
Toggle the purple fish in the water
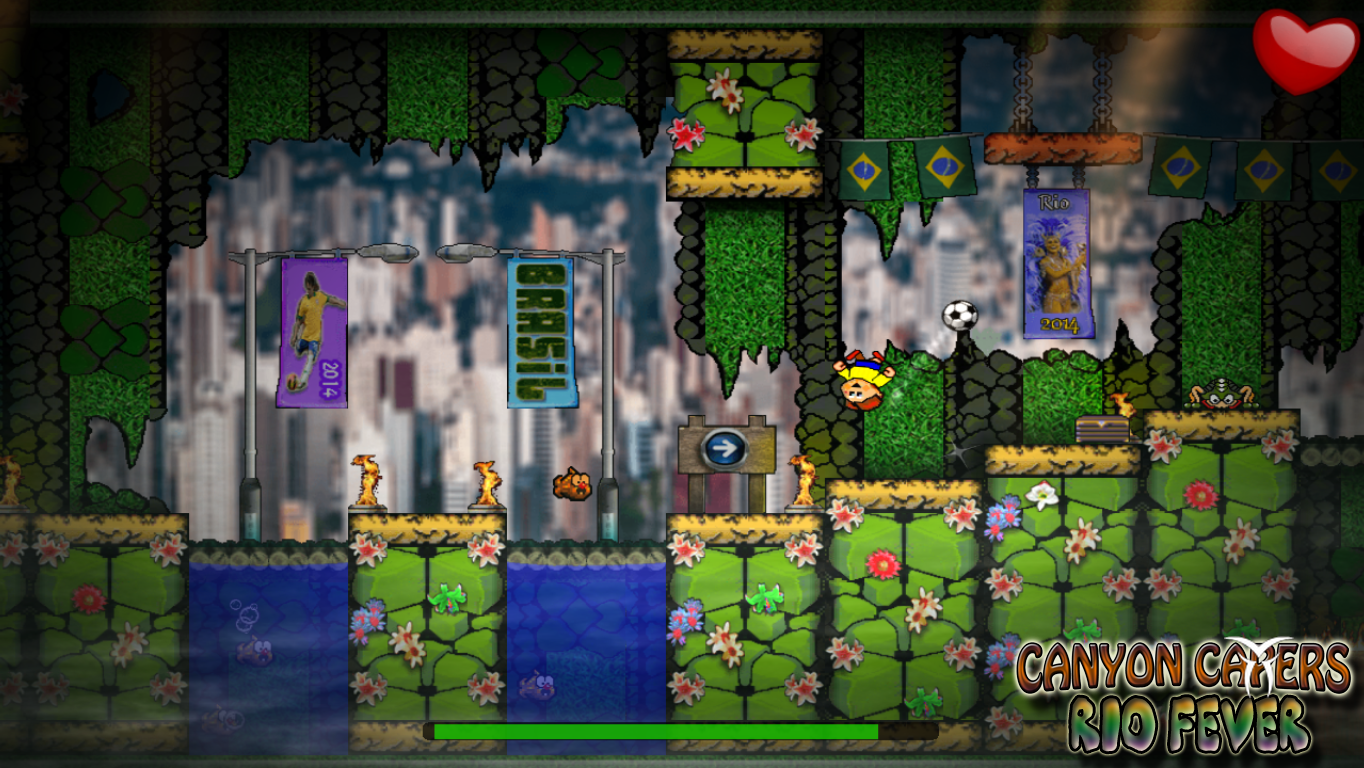point(537,687)
